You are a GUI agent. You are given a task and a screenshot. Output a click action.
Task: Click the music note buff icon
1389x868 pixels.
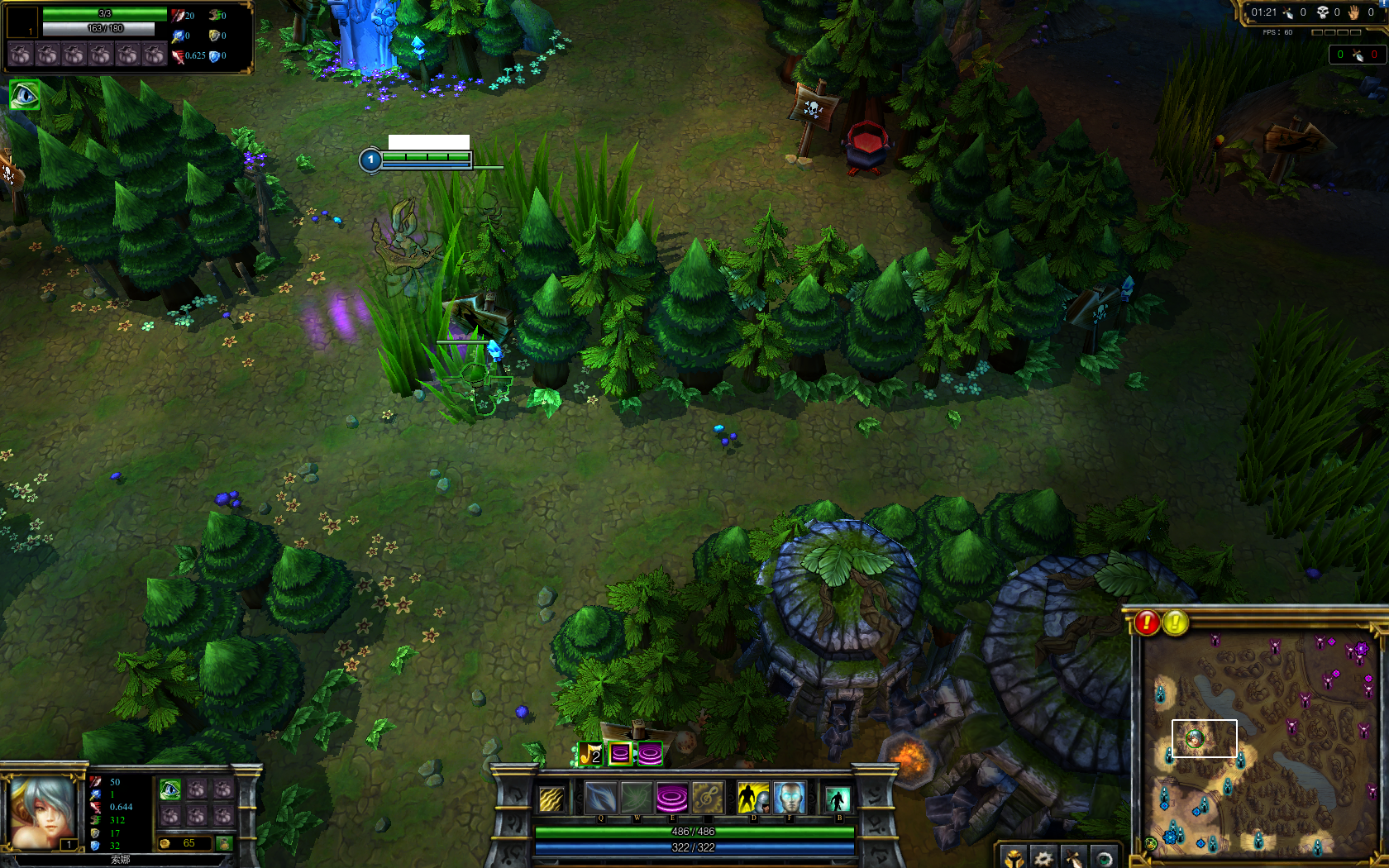tap(590, 754)
